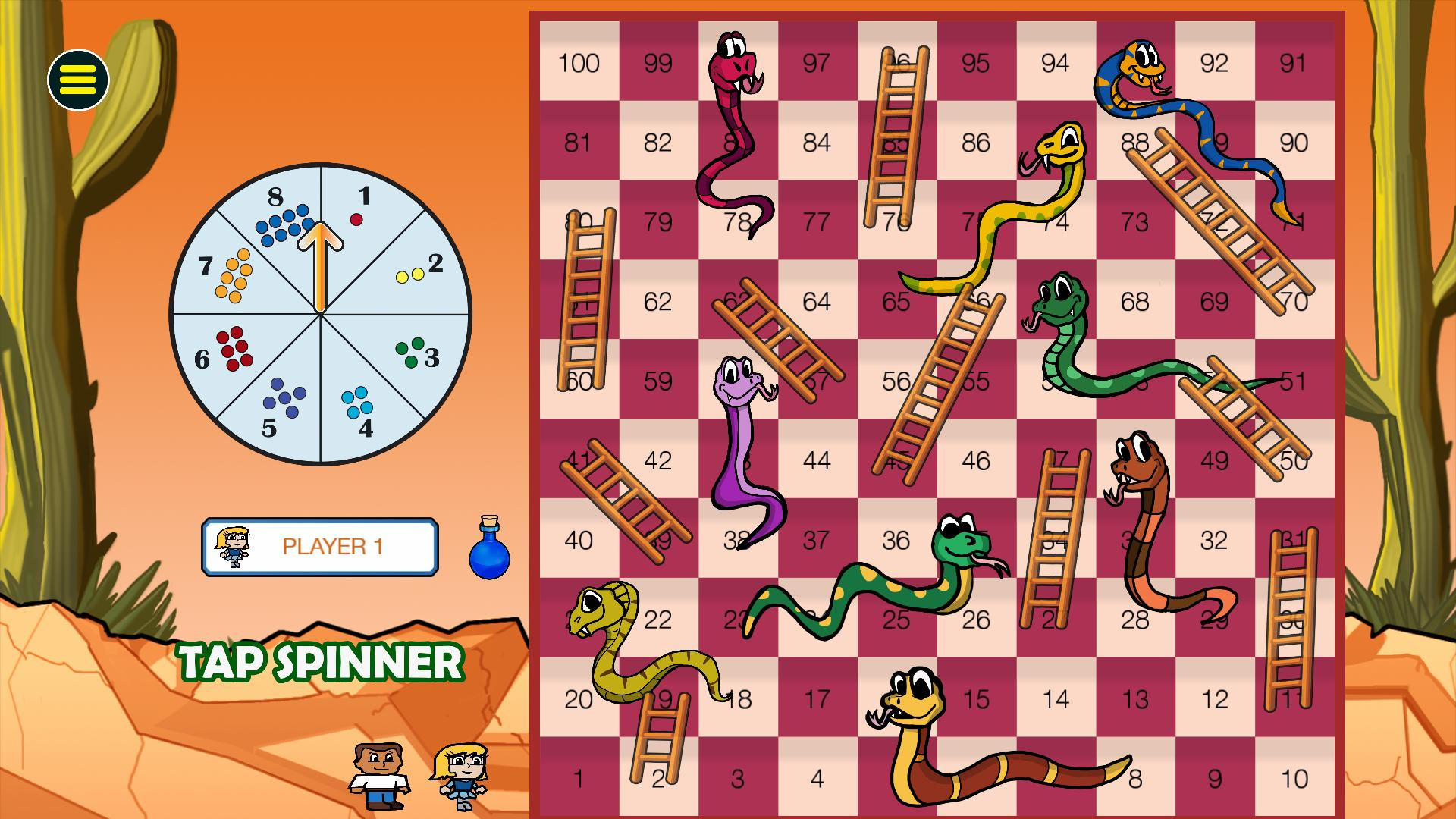Tap the spinner arrow in the center

[322, 265]
